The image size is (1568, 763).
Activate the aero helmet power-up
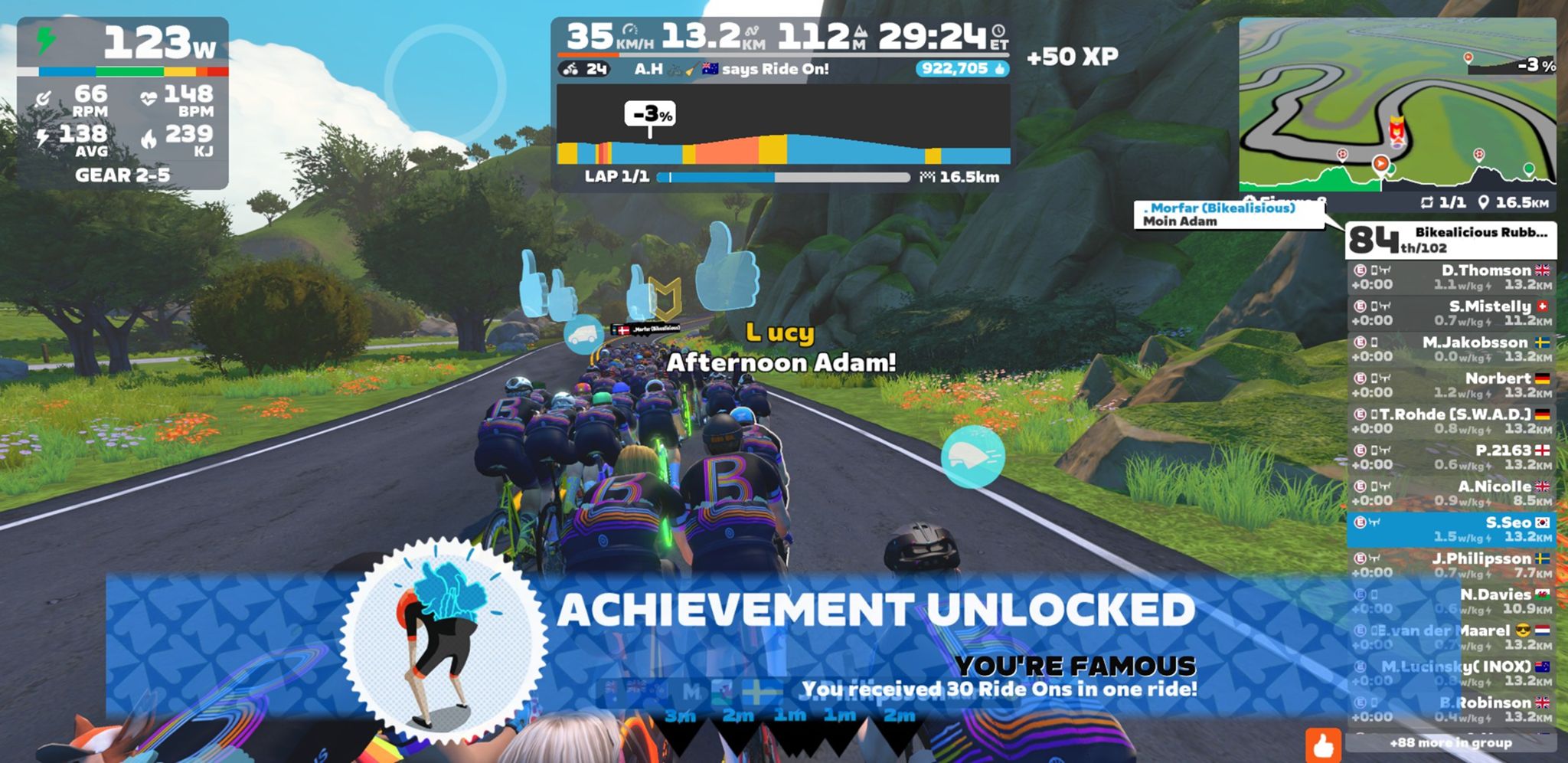[972, 457]
